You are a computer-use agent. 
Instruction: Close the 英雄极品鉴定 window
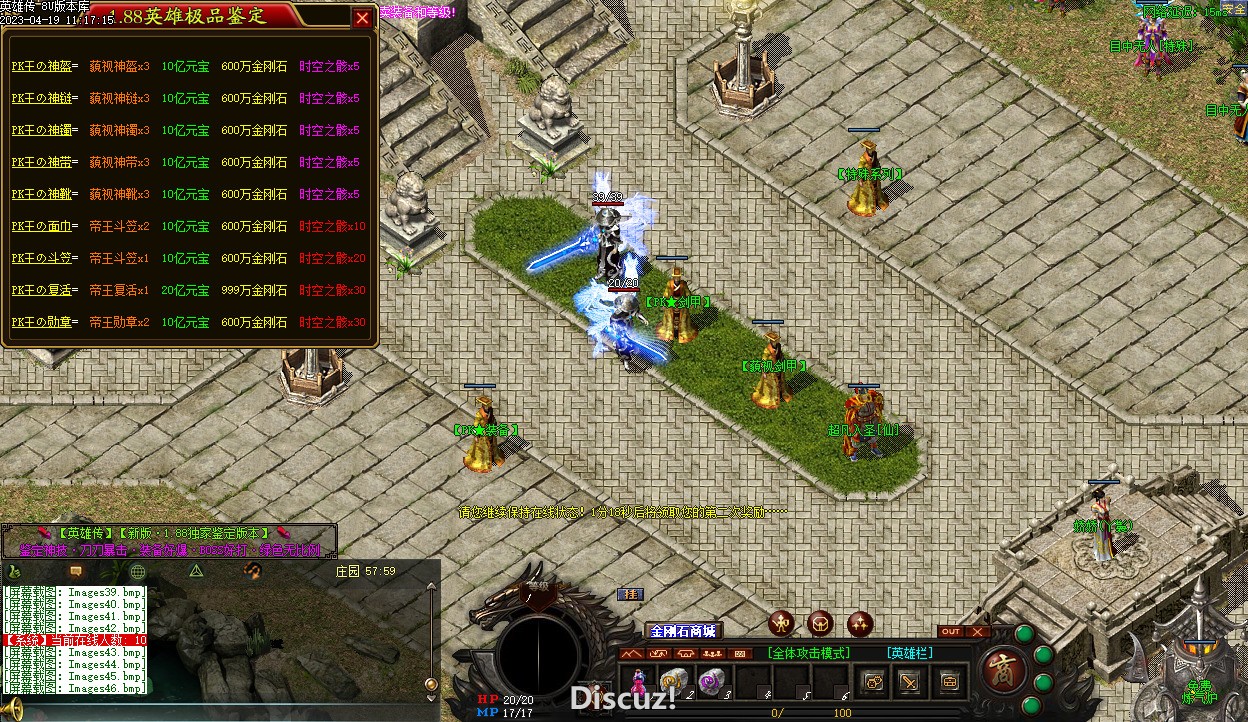[x=362, y=17]
